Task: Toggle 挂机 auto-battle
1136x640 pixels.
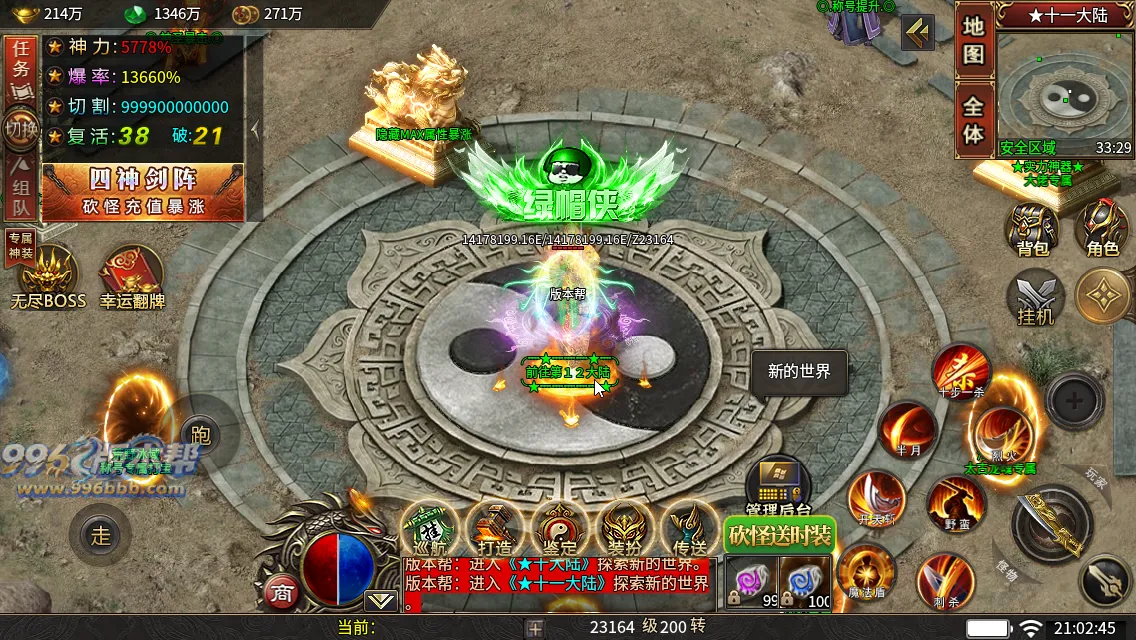Action: [x=1035, y=297]
